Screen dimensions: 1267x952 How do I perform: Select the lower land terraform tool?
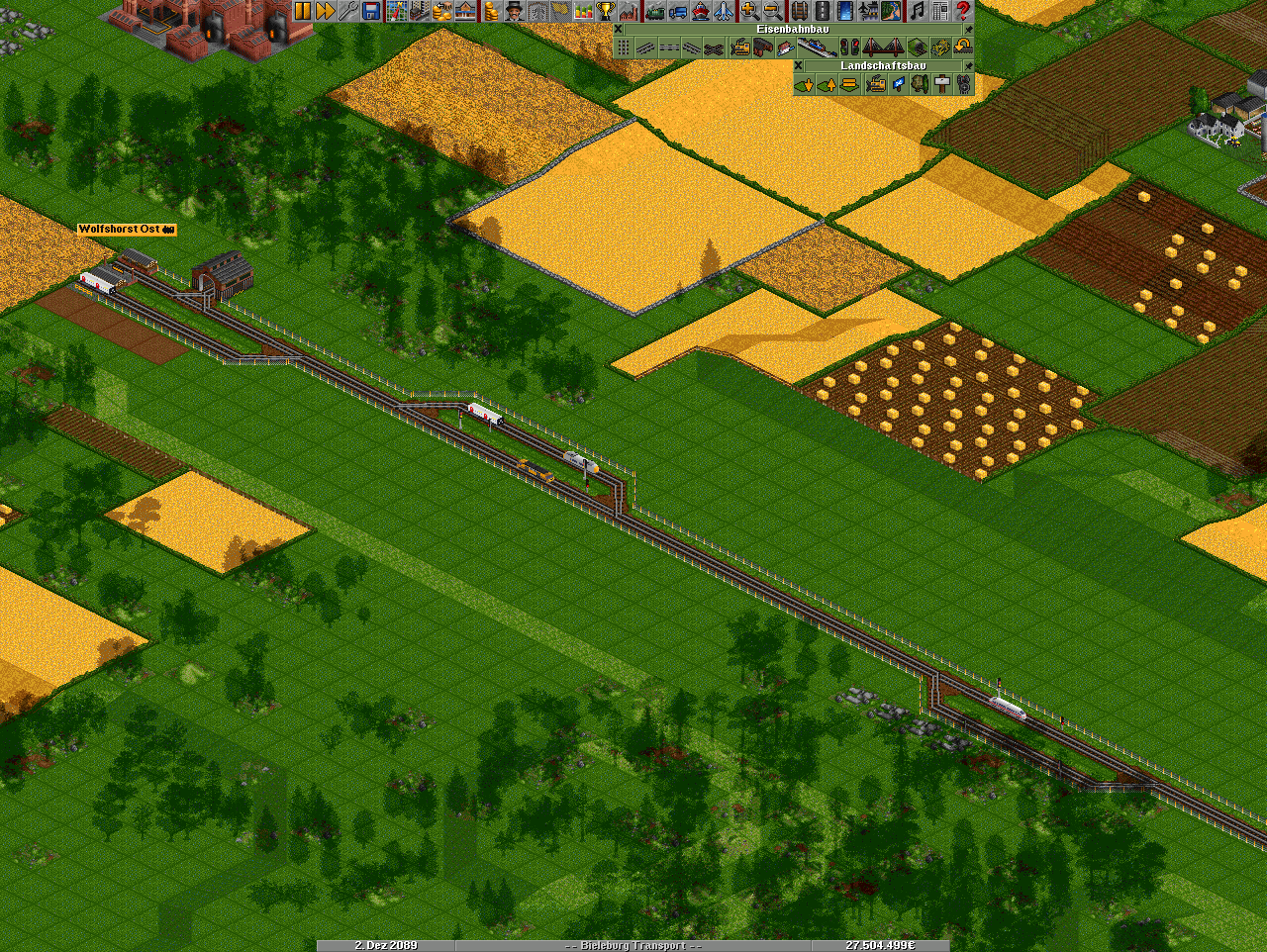pos(804,85)
